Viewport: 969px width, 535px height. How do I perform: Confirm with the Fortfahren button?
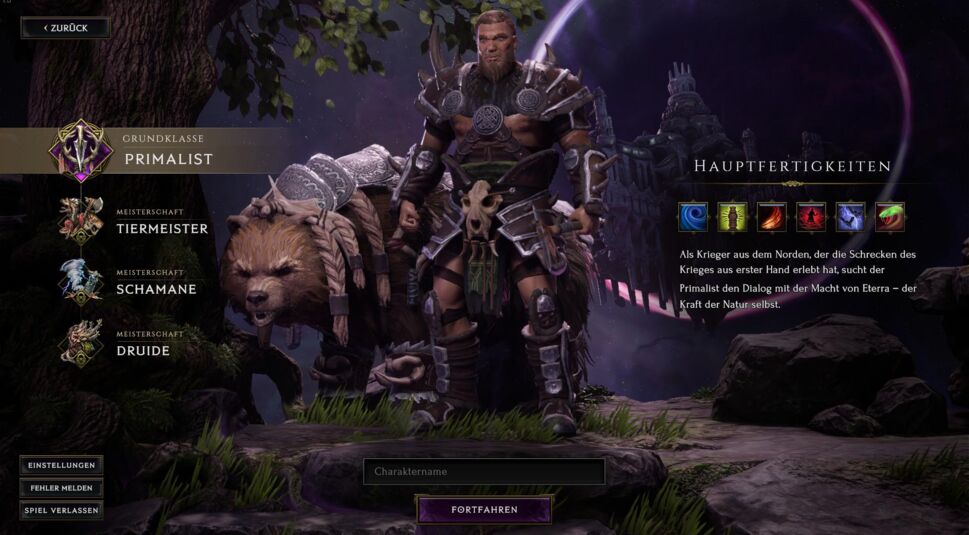[484, 510]
